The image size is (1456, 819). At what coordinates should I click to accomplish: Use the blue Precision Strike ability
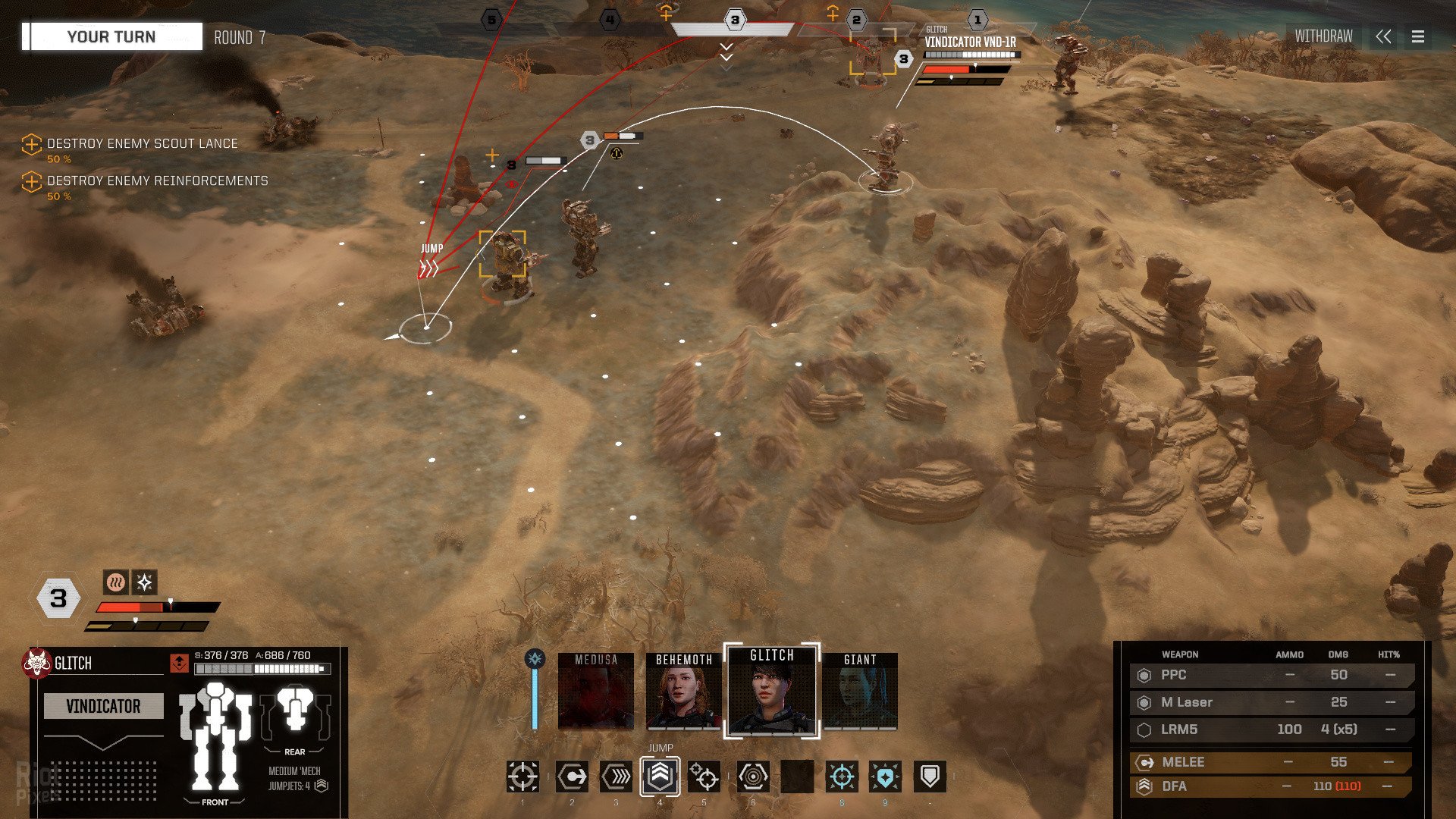point(842,777)
